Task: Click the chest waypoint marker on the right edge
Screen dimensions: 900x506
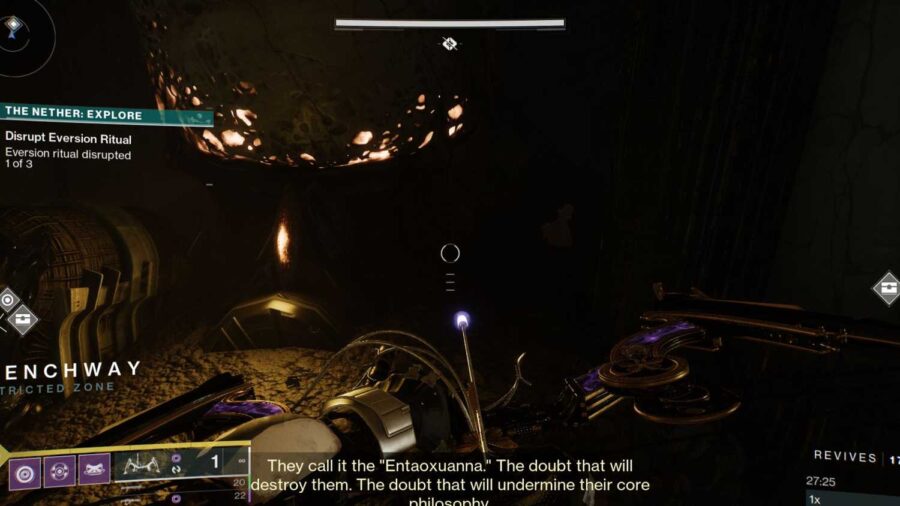Action: pos(886,289)
